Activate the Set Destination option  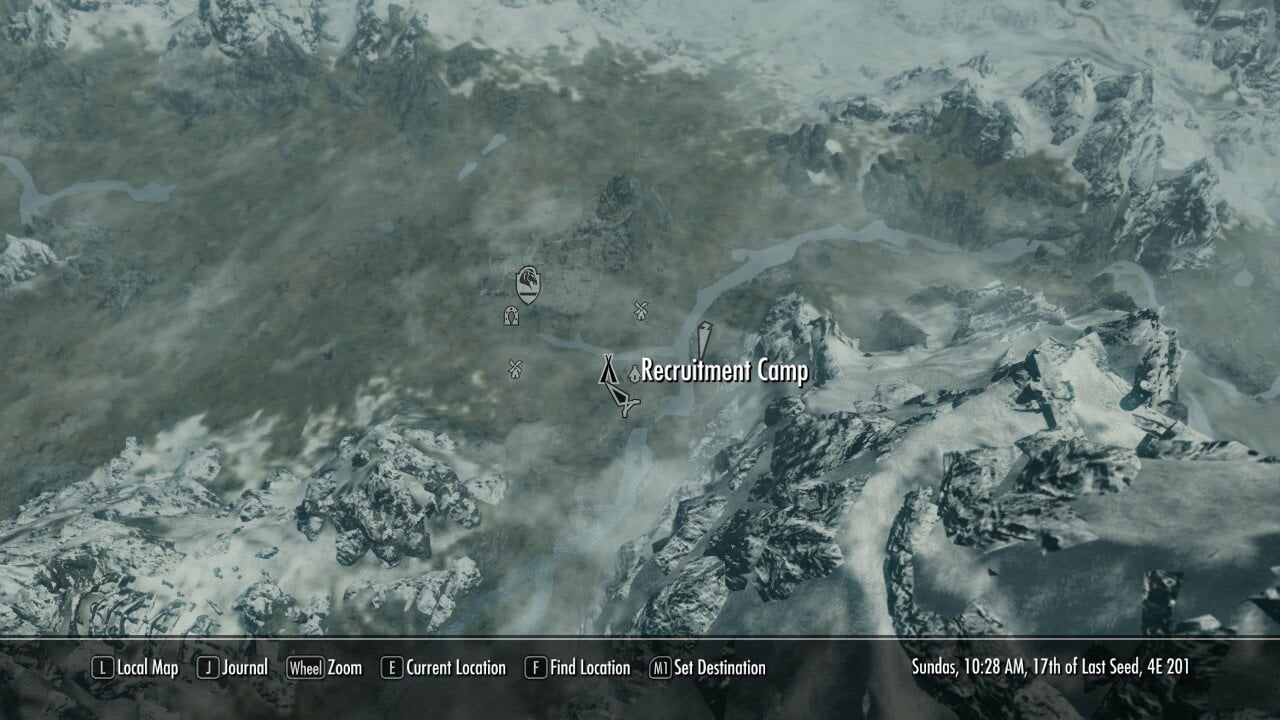tap(708, 667)
